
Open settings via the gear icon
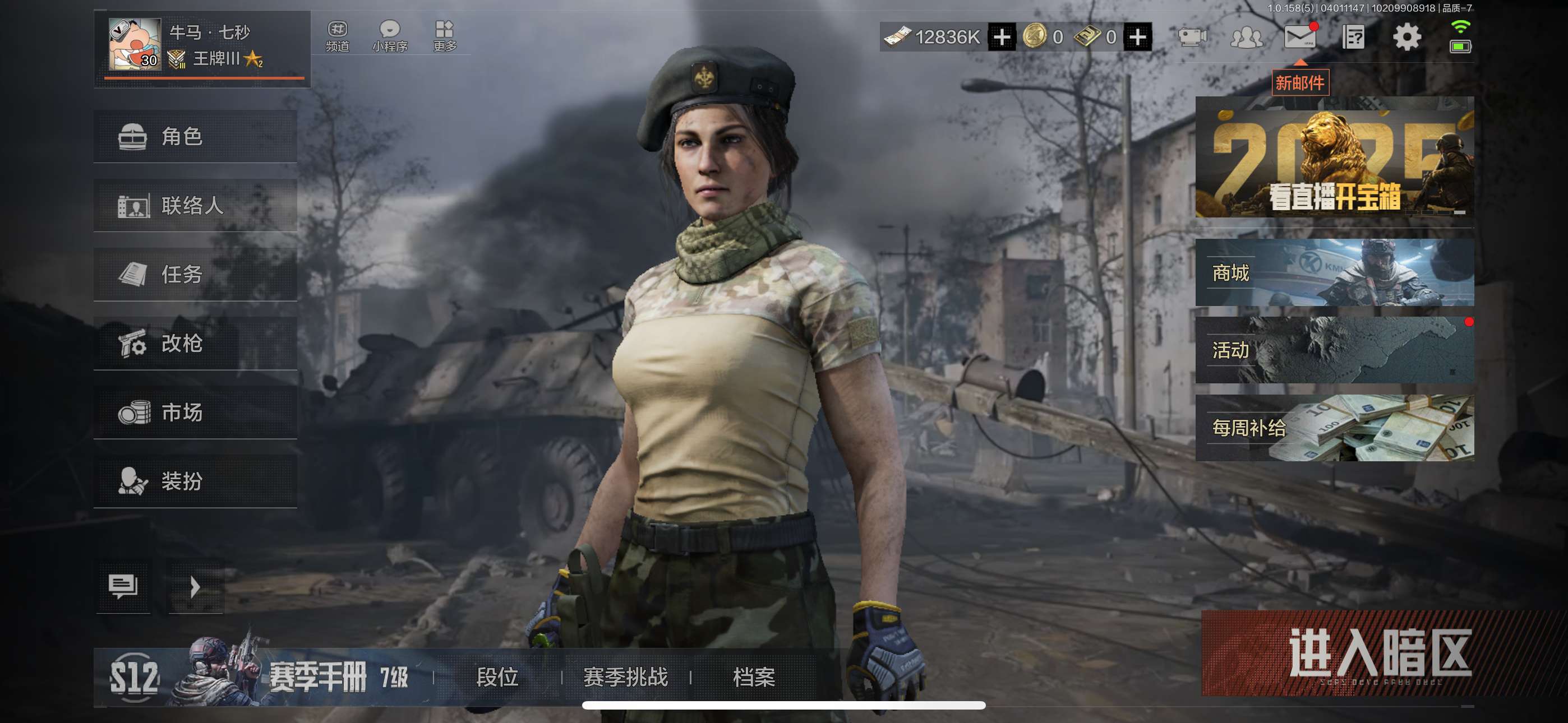tap(1406, 37)
